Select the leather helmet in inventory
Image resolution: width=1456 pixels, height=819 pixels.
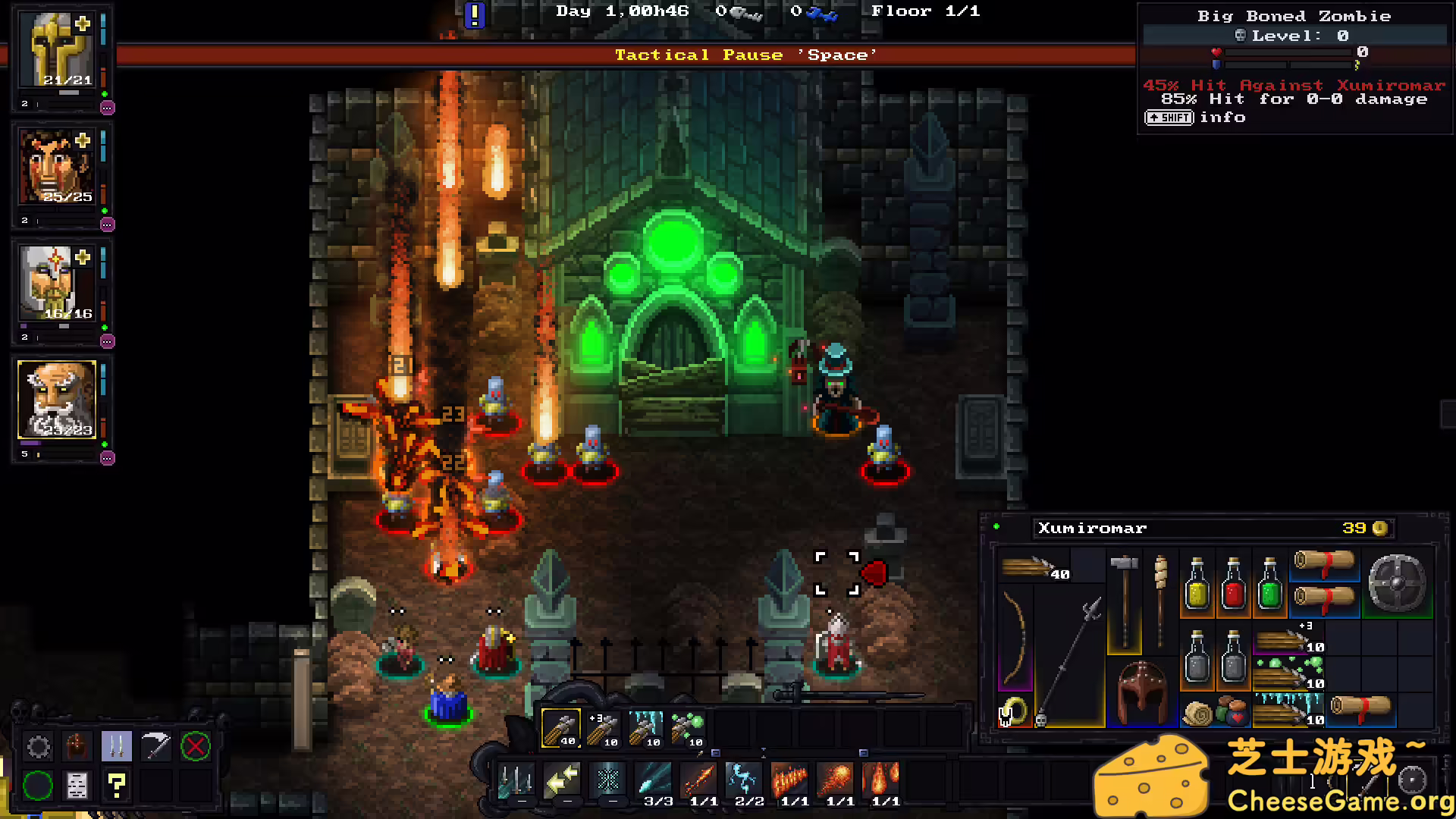[1142, 693]
